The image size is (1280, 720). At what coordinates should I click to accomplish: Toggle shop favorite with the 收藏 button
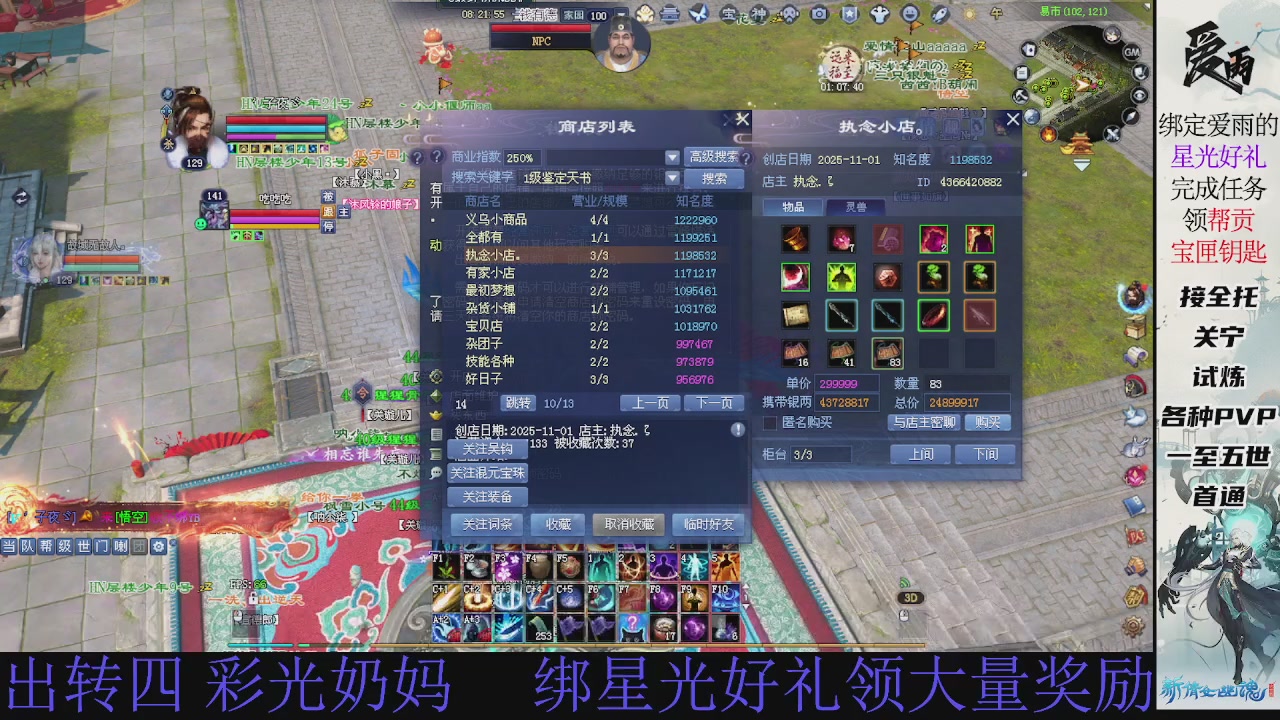557,524
